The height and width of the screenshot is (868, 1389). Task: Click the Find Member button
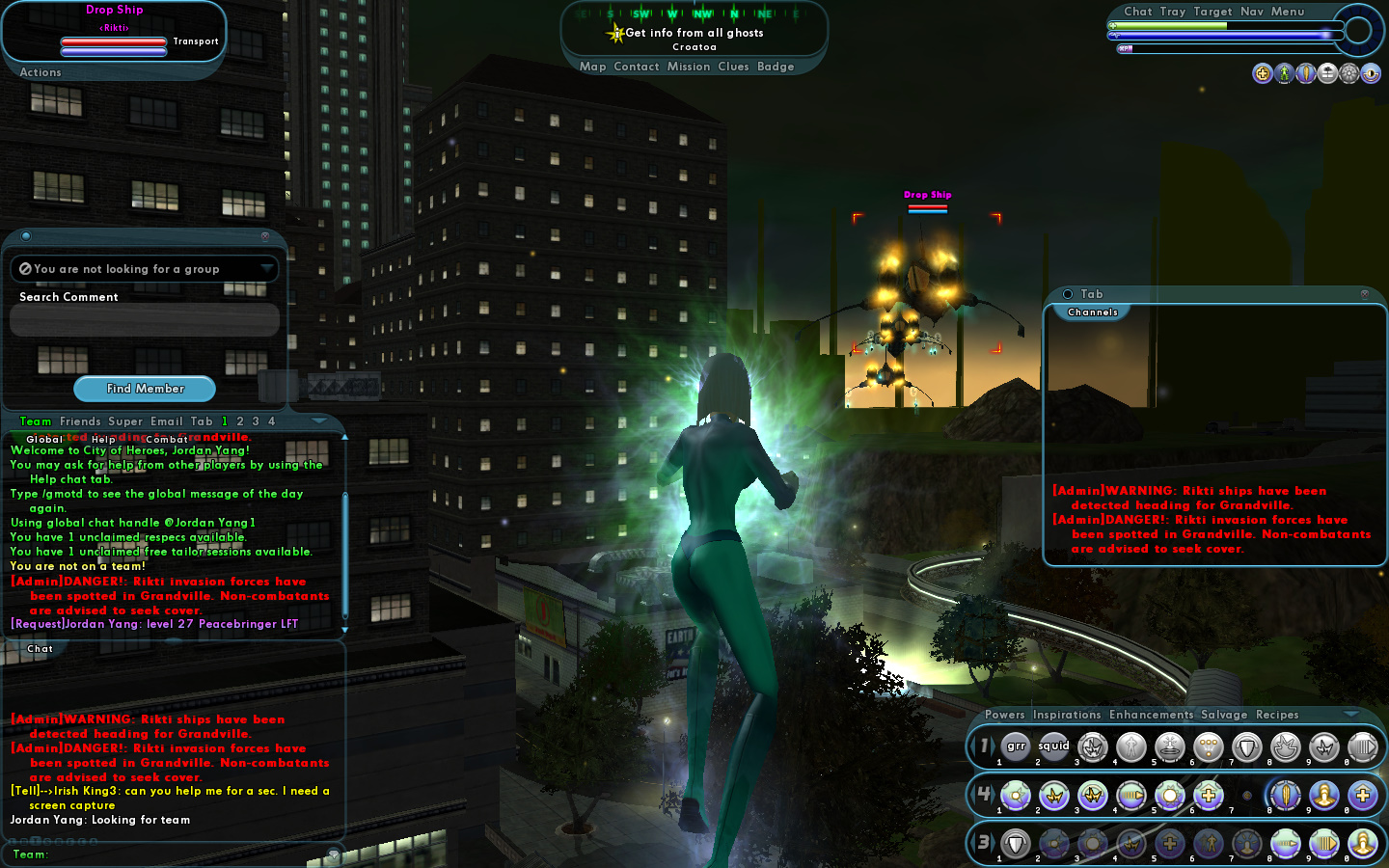[145, 389]
